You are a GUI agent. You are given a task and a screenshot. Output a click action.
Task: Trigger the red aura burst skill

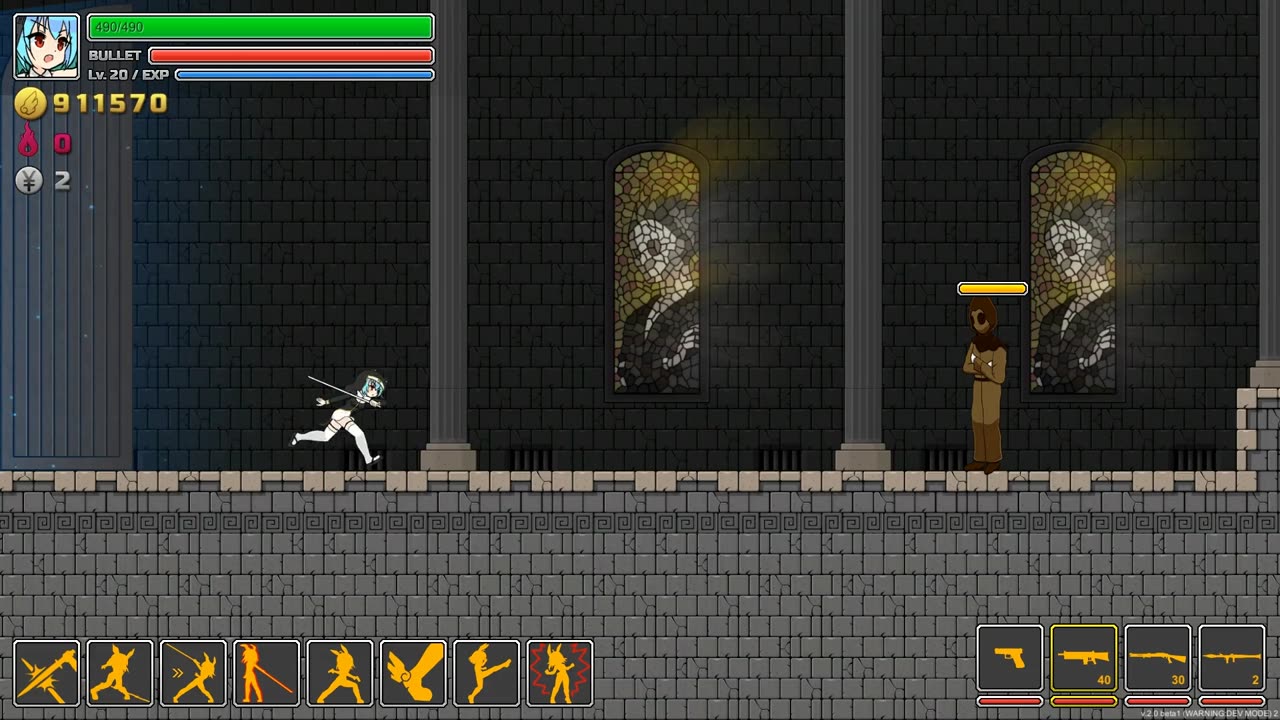pyautogui.click(x=560, y=673)
